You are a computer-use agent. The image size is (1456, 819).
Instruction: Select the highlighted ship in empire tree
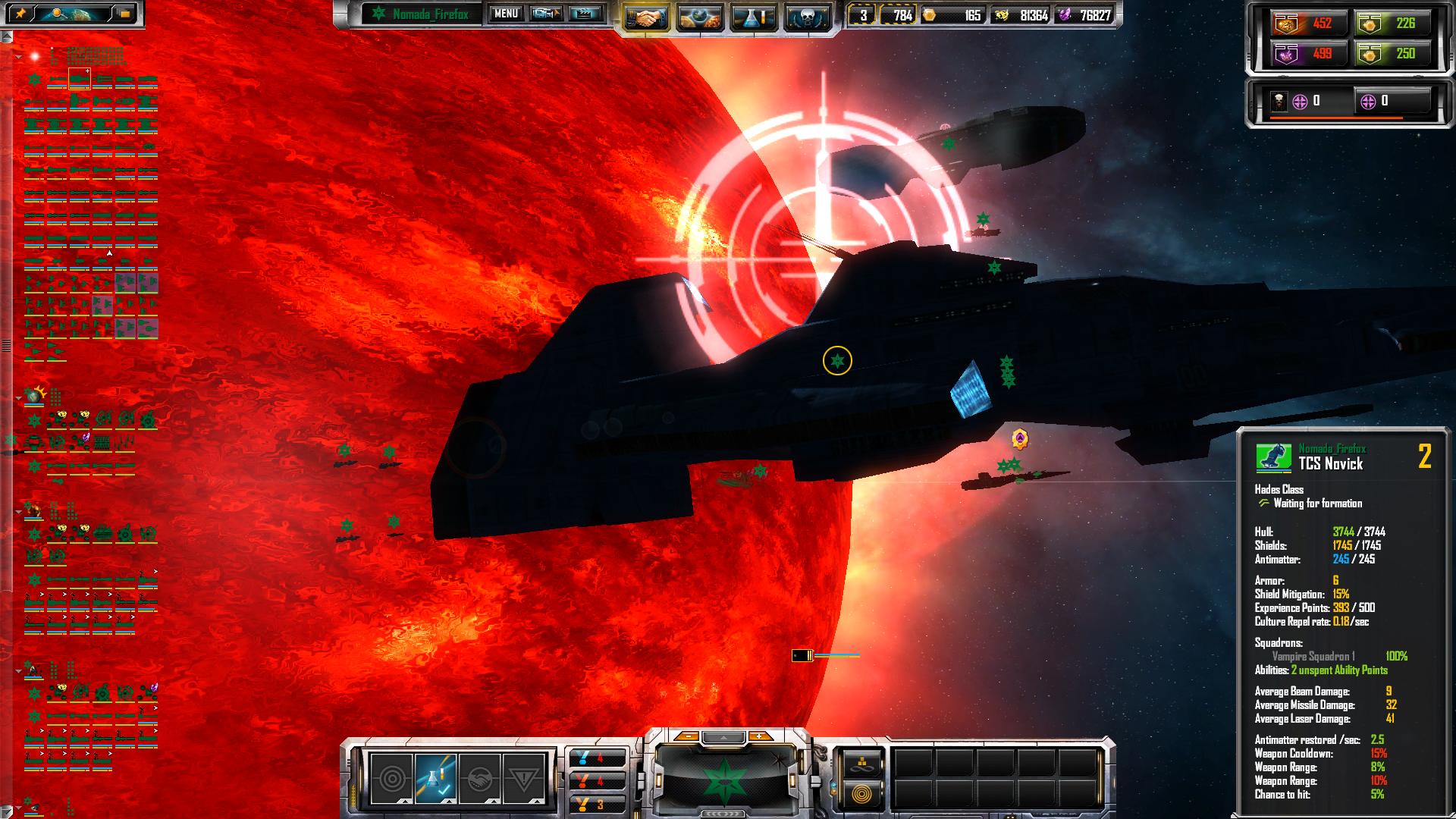pos(79,78)
